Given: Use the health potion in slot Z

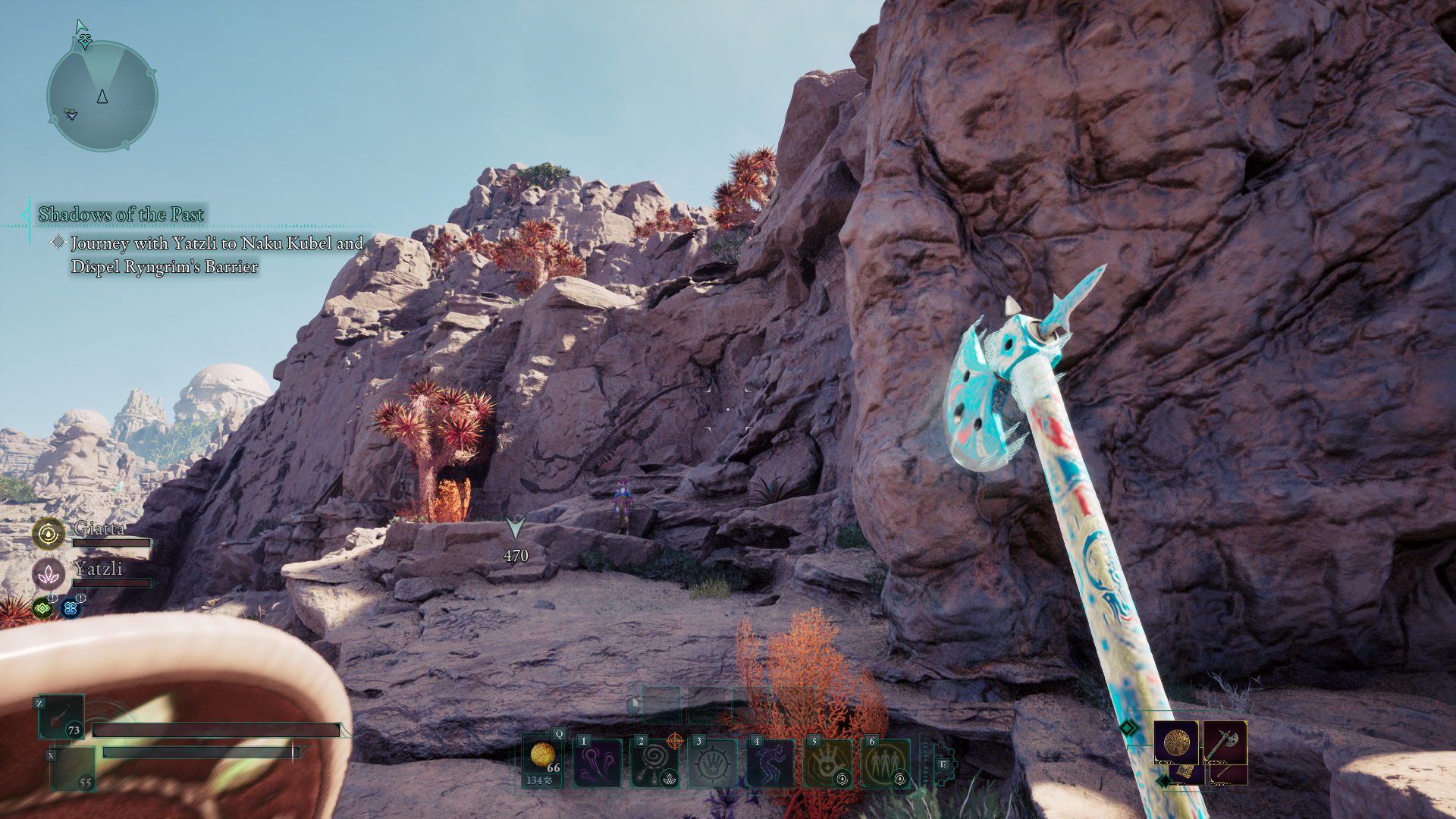Looking at the screenshot, I should click(61, 717).
